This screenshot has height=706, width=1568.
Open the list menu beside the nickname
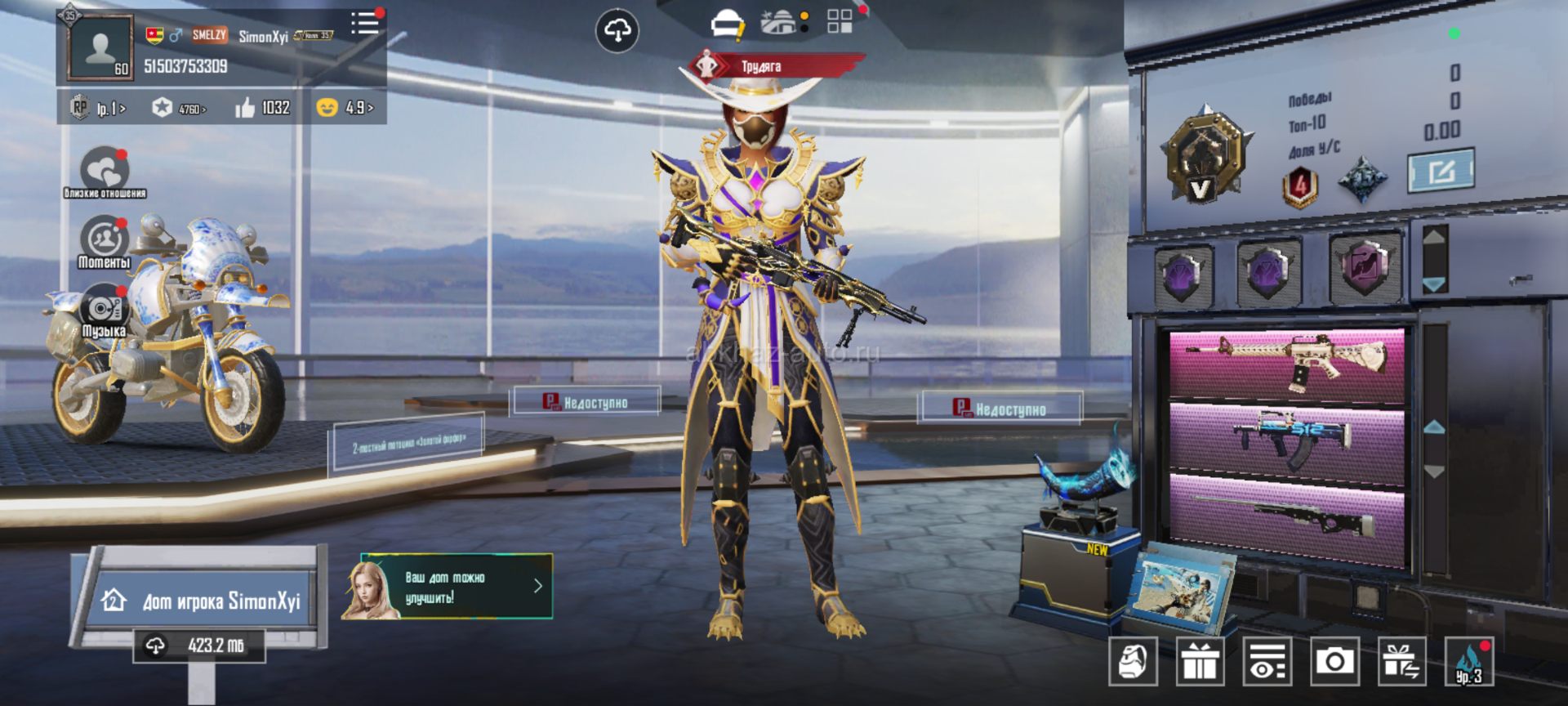(365, 24)
